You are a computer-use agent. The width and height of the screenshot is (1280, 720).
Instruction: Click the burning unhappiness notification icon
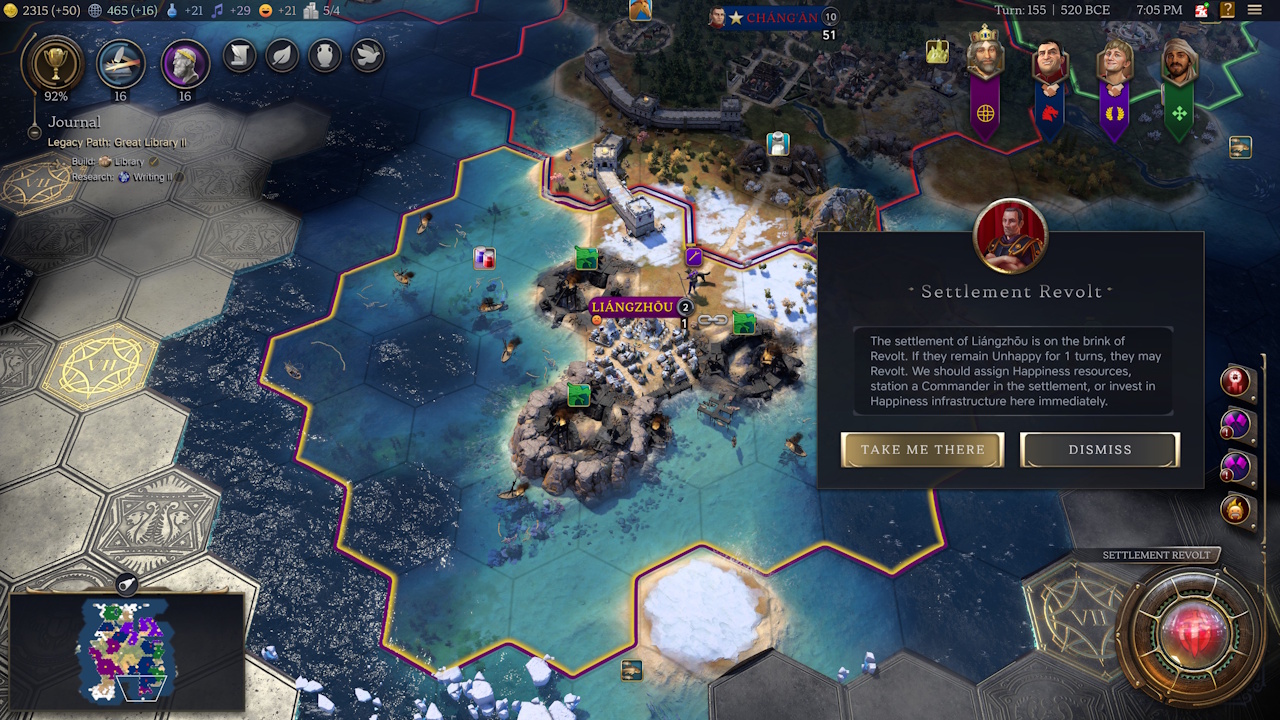[x=1236, y=510]
